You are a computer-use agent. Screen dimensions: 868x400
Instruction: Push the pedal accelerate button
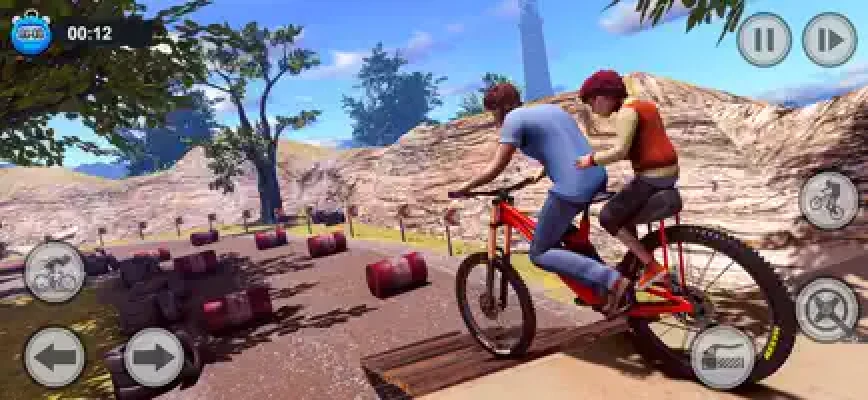[x=723, y=357]
